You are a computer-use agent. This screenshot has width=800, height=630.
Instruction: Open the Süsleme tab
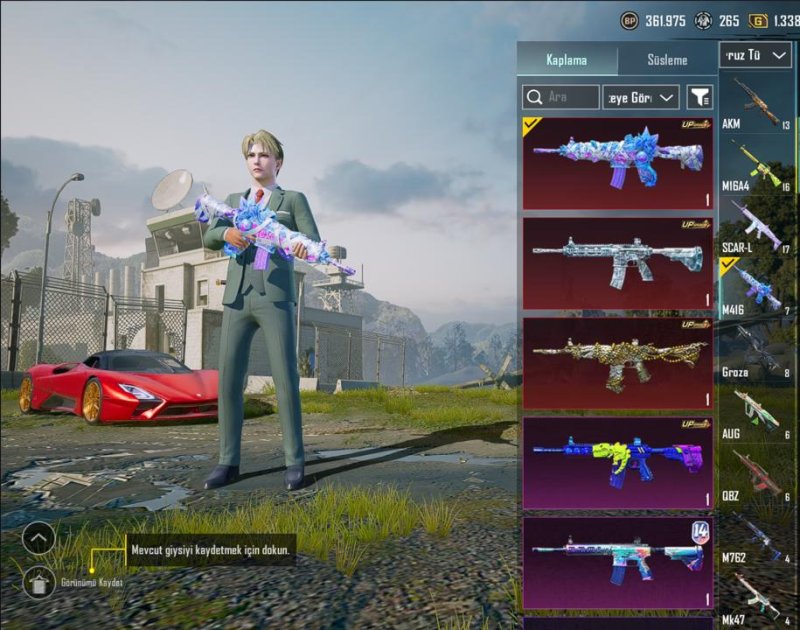(x=666, y=59)
